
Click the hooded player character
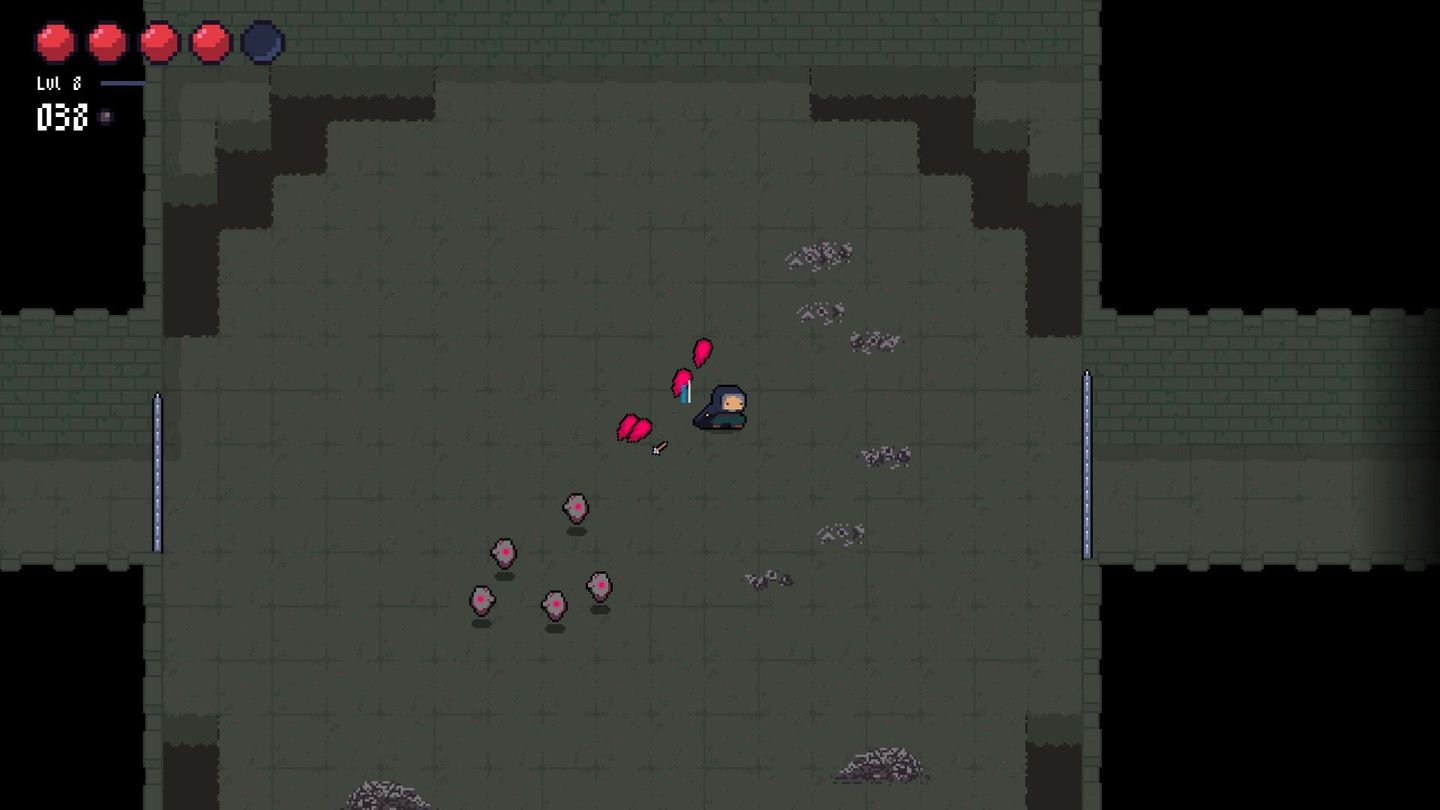[x=722, y=409]
